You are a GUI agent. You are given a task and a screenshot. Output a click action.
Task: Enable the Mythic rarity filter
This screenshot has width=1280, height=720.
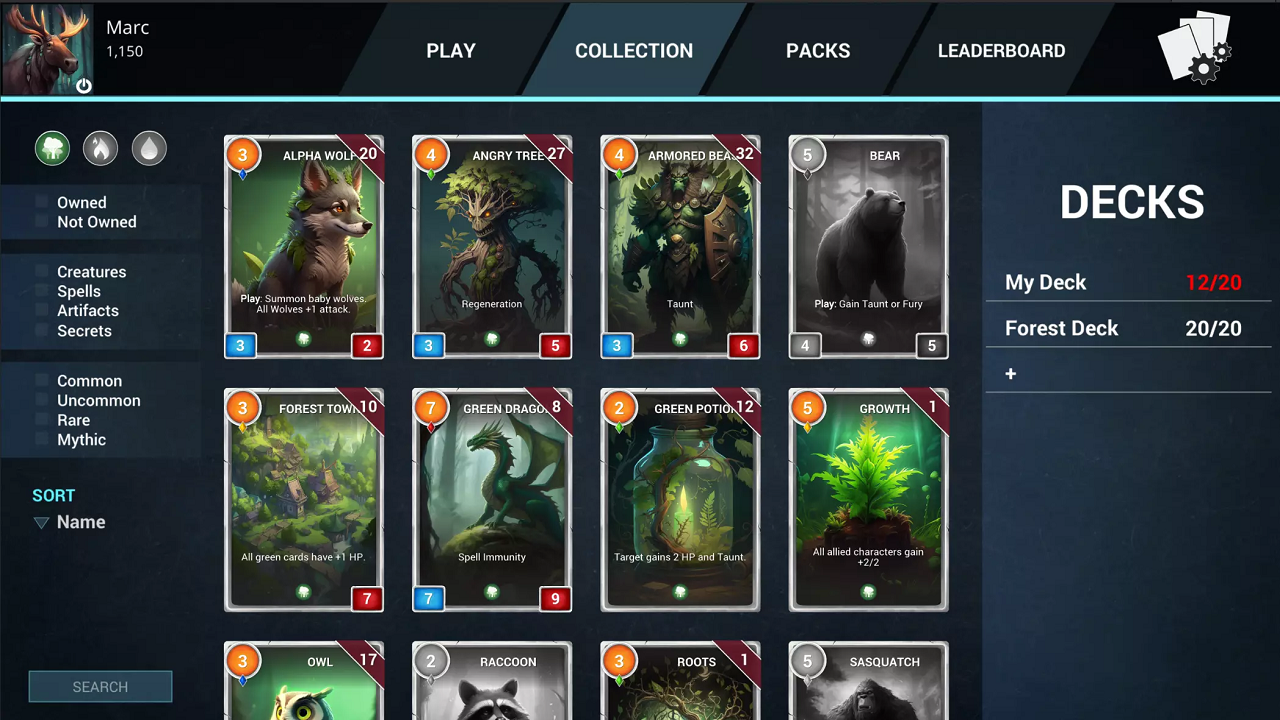click(x=42, y=440)
